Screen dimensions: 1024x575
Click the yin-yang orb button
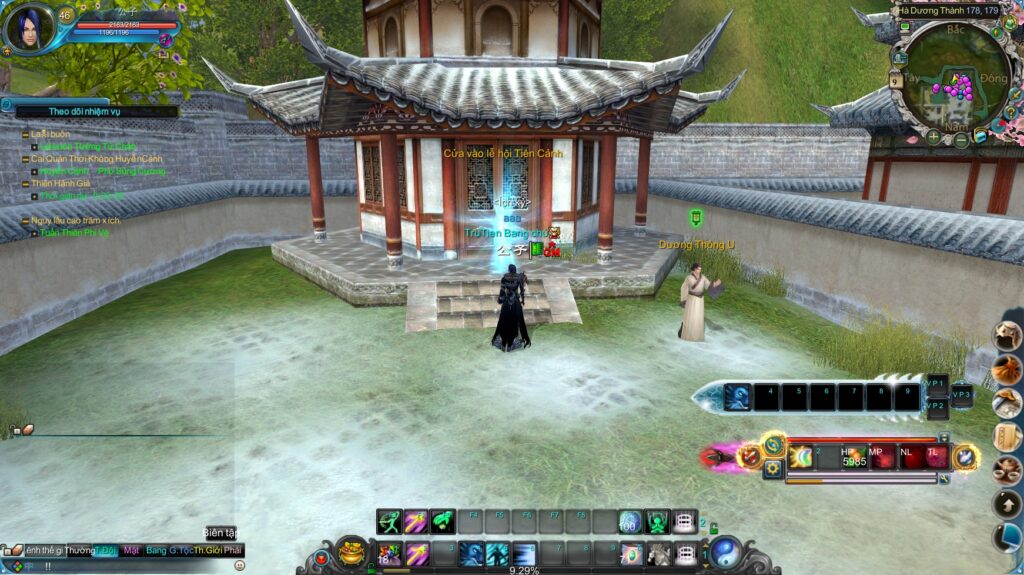[725, 552]
